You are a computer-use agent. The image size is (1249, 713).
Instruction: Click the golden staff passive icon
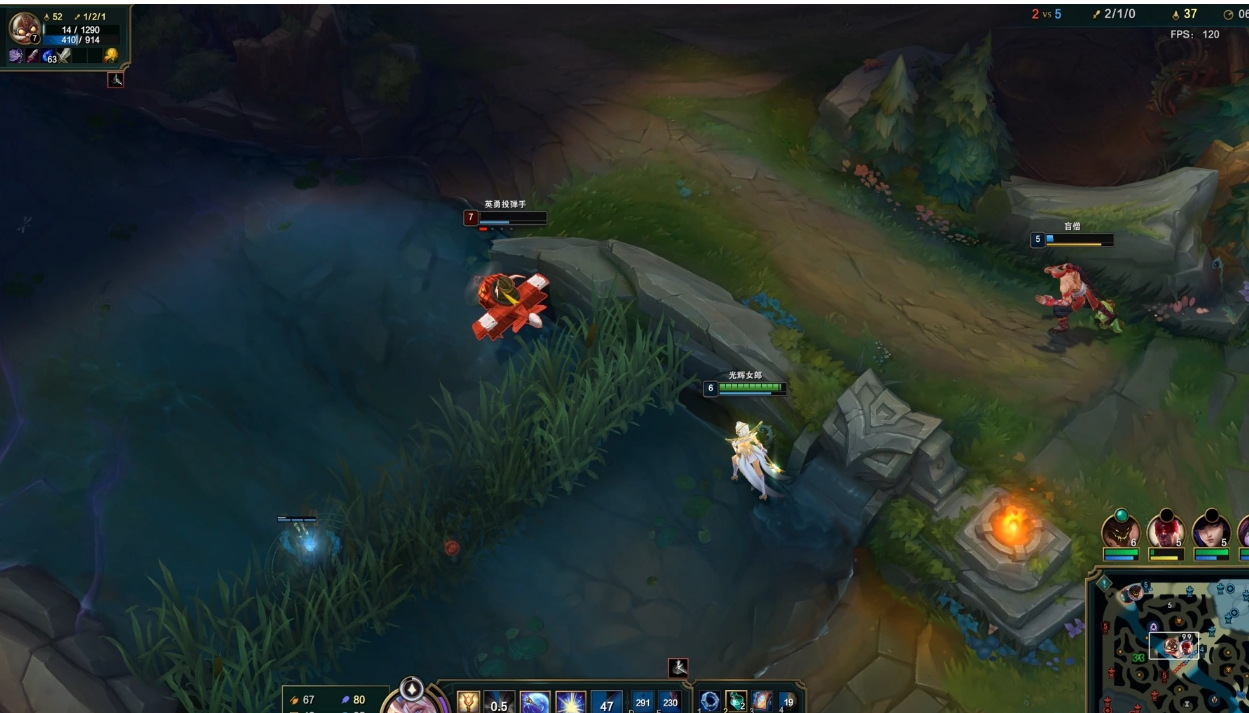(x=468, y=702)
